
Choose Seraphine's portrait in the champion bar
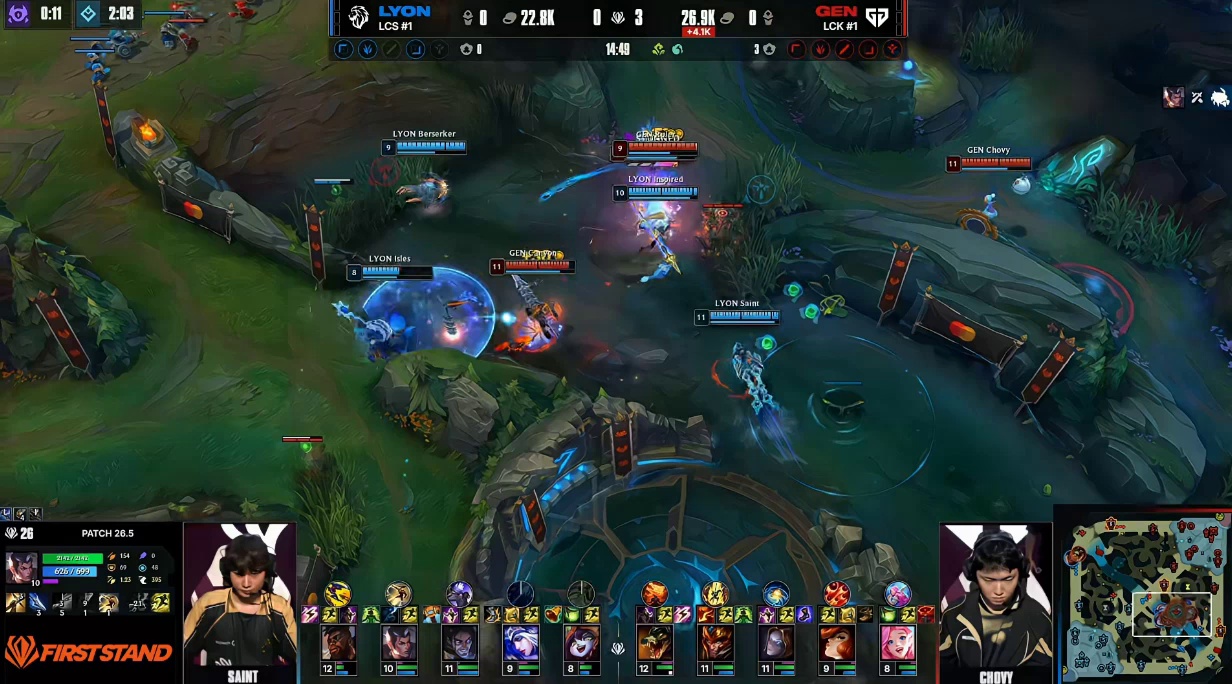[x=897, y=643]
